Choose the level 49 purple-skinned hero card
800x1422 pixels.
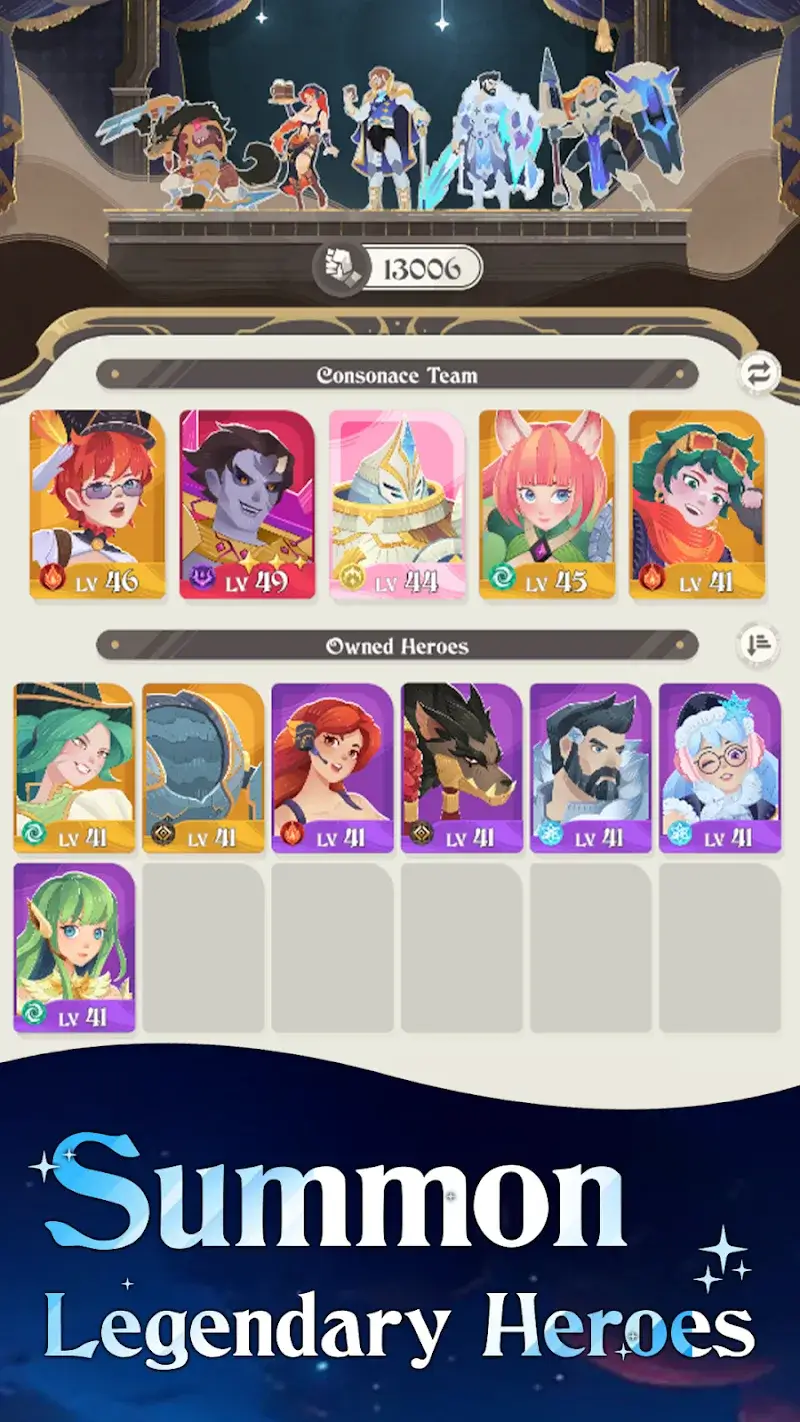click(247, 504)
